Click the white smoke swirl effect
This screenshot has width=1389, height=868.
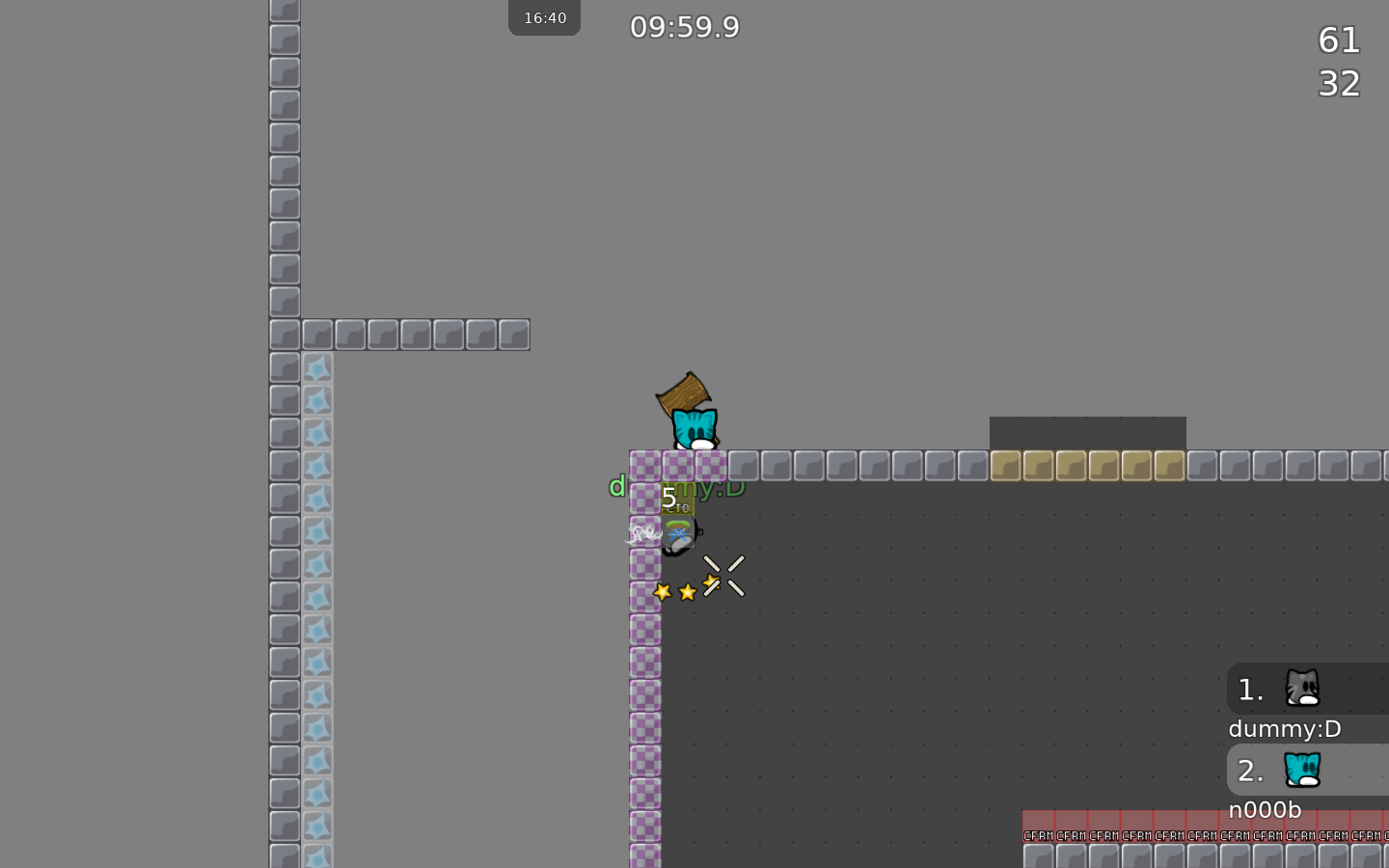coord(642,531)
